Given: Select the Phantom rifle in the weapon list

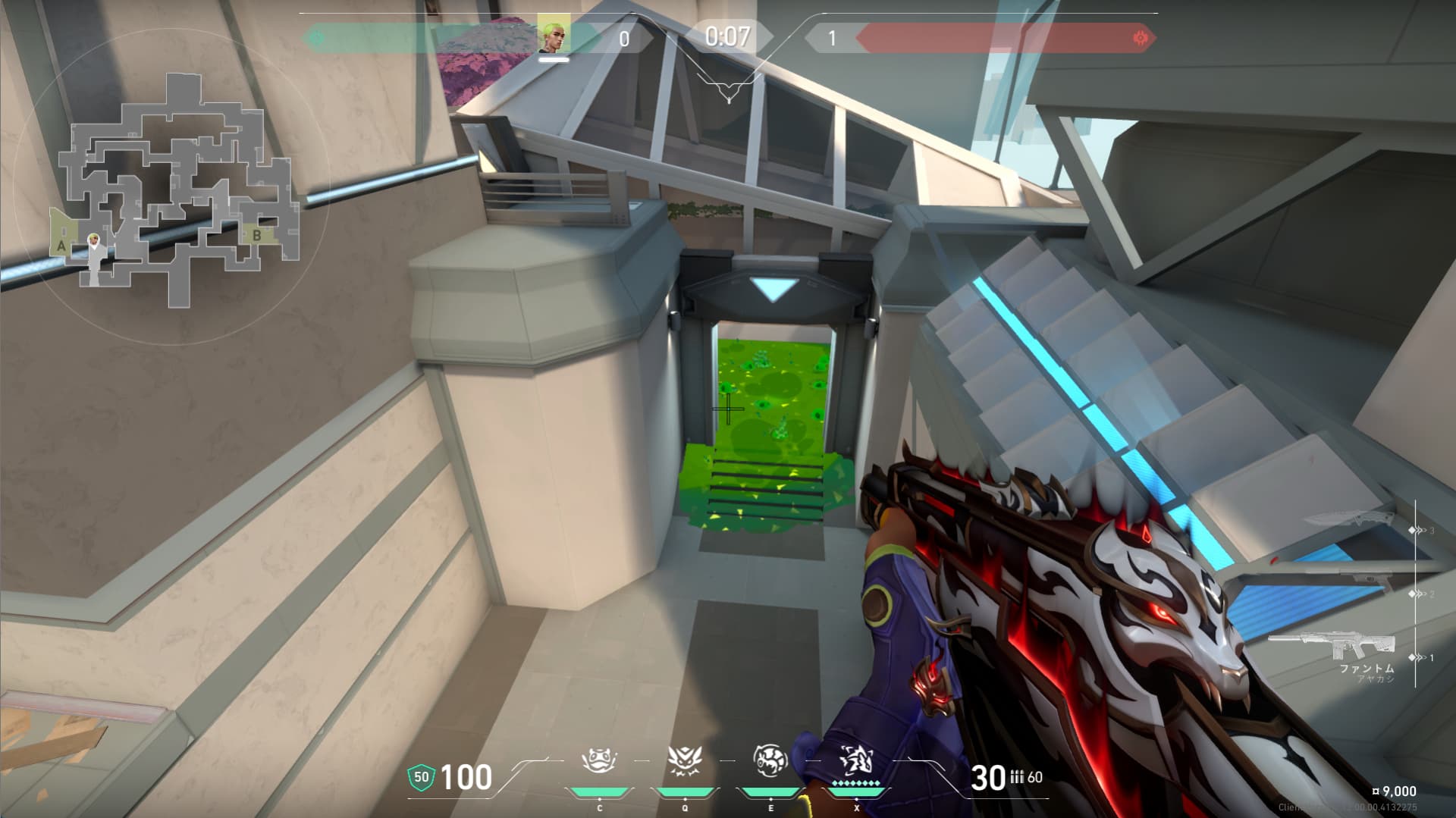Looking at the screenshot, I should tap(1332, 645).
